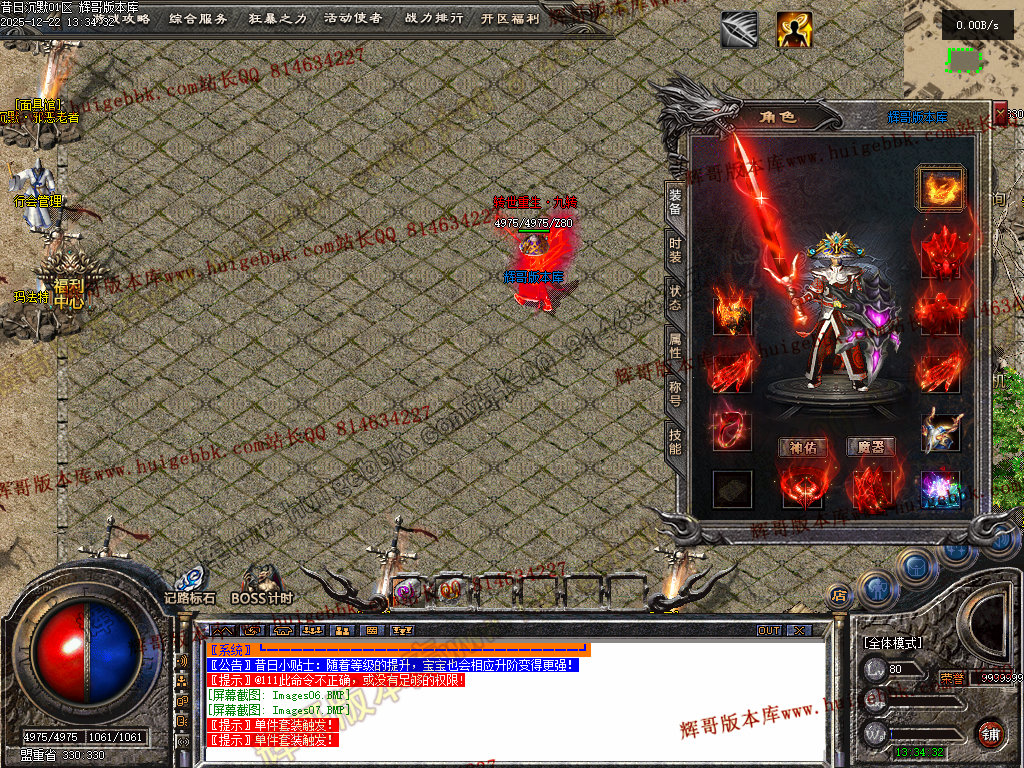Show the 战力排行 ranking
This screenshot has height=768, width=1024.
pos(435,18)
